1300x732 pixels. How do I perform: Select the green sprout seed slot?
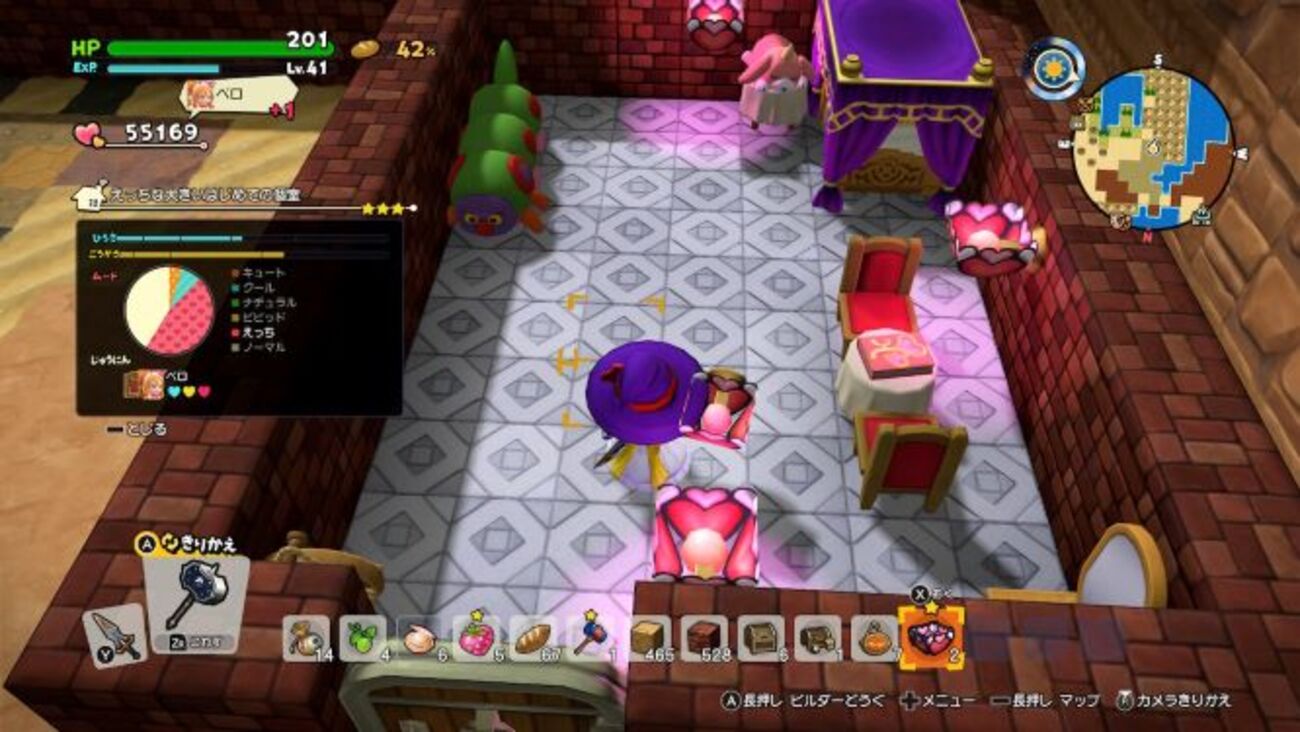(x=362, y=639)
